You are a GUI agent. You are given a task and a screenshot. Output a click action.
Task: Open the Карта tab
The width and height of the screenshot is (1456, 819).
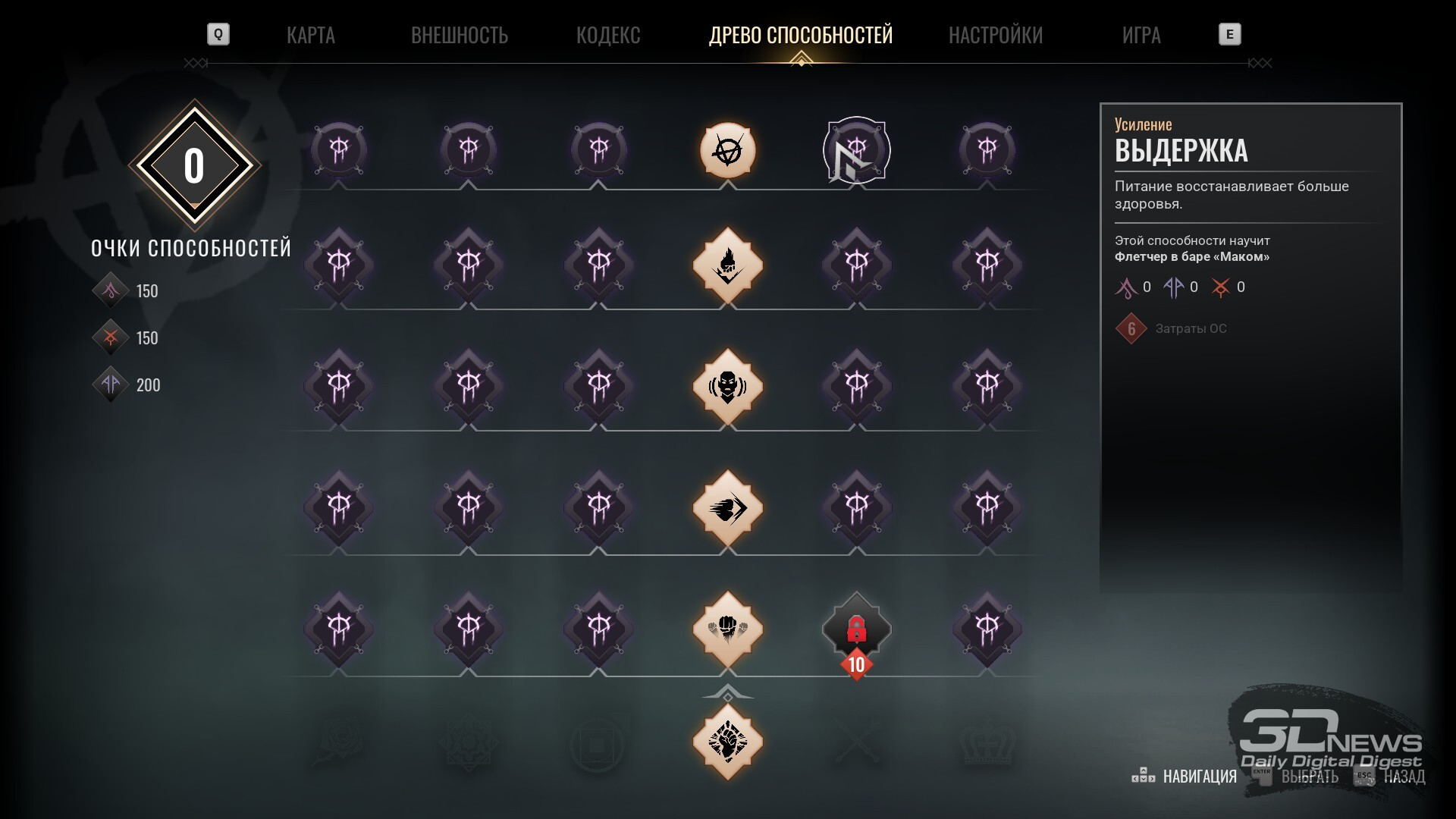point(310,35)
